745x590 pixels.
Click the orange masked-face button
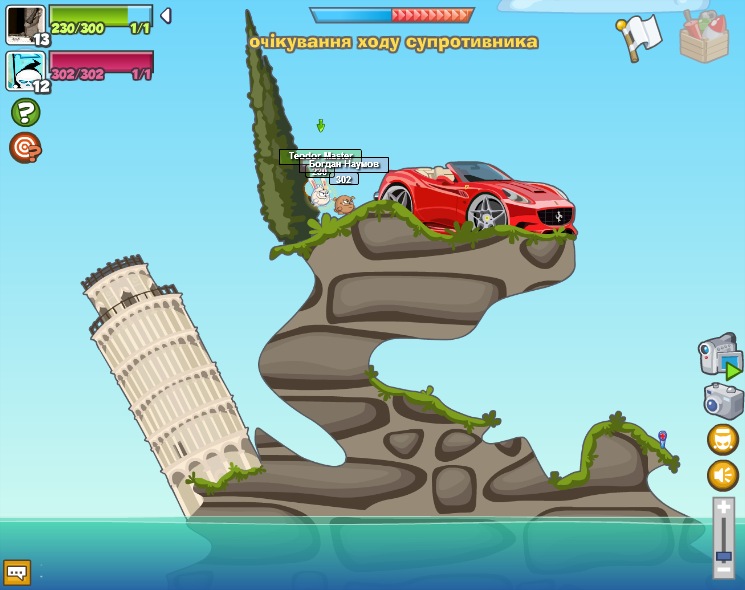tap(723, 440)
